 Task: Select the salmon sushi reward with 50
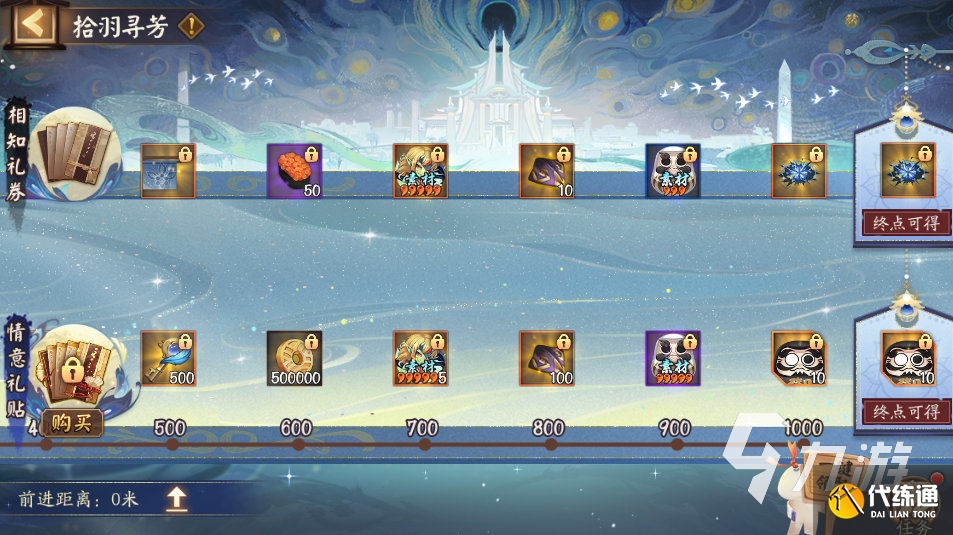click(294, 171)
